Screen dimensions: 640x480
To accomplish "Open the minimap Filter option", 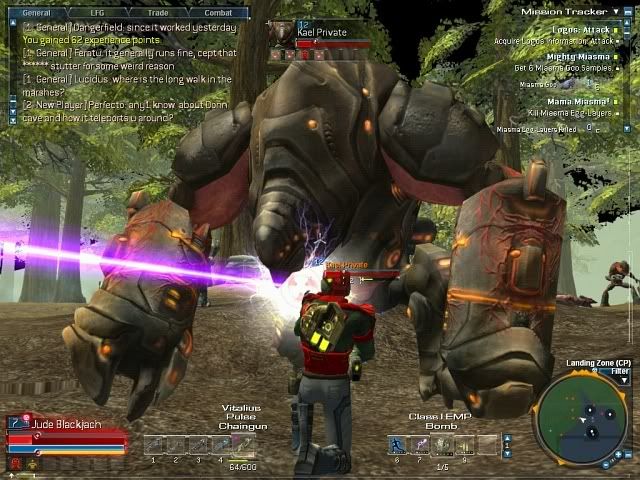I will [x=621, y=371].
